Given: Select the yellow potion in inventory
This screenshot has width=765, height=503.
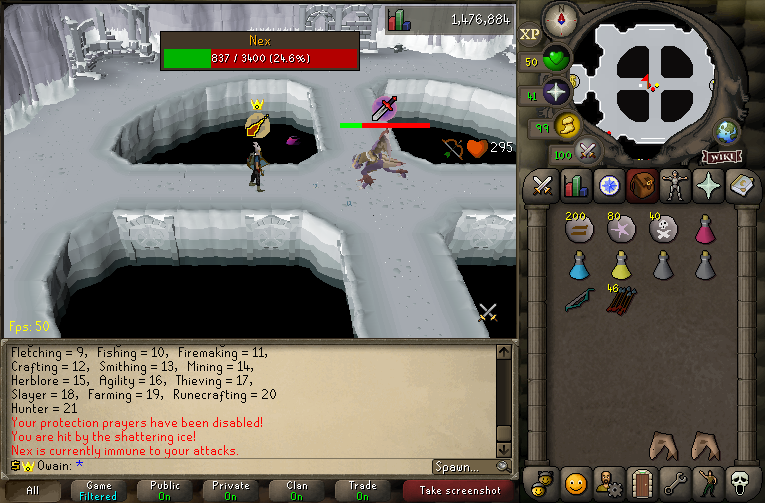Looking at the screenshot, I should click(x=620, y=264).
